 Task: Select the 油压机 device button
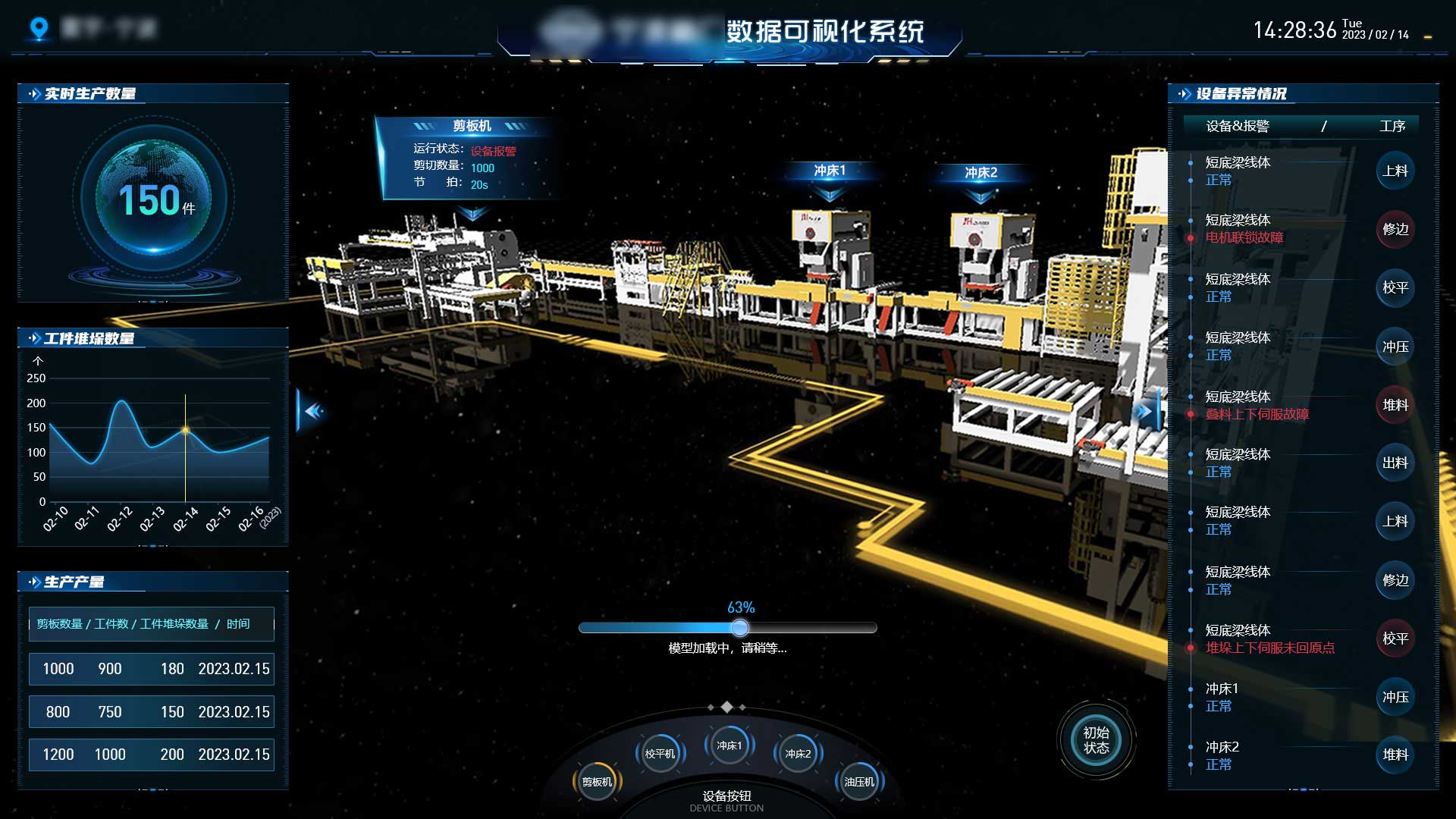point(859,782)
